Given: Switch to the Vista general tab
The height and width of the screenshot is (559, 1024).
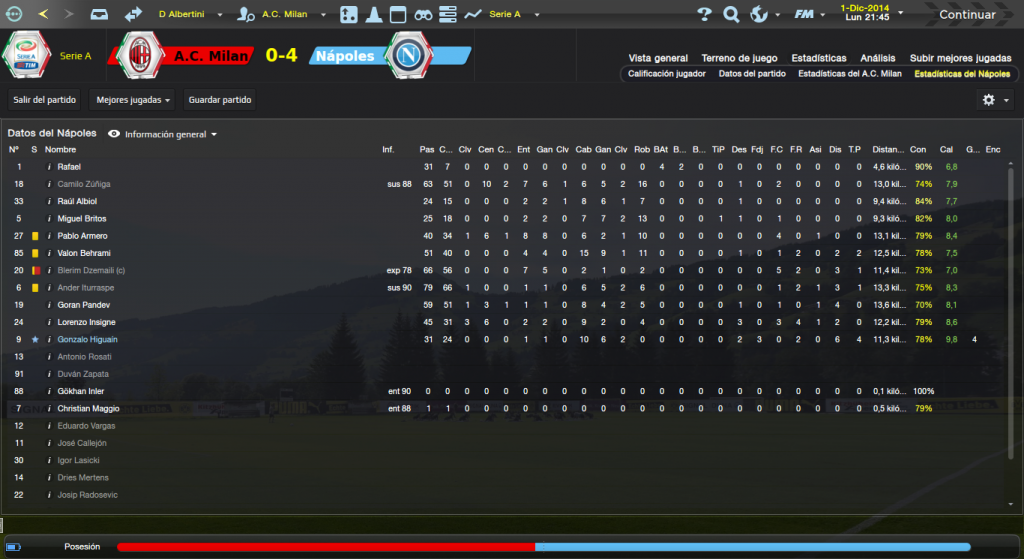Looking at the screenshot, I should pos(658,58).
